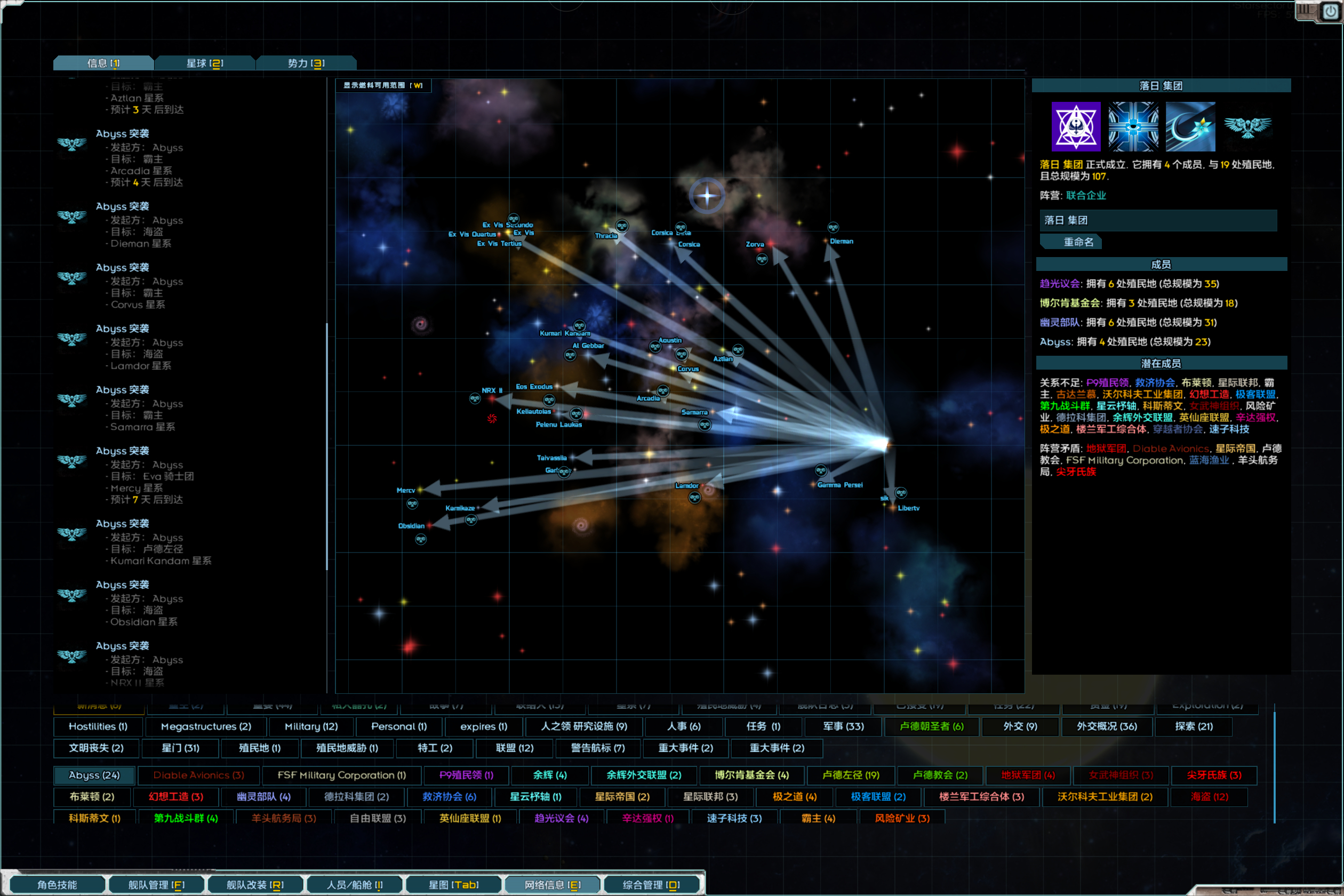Open the Abyss eagle crest in the faction panel

click(1249, 127)
